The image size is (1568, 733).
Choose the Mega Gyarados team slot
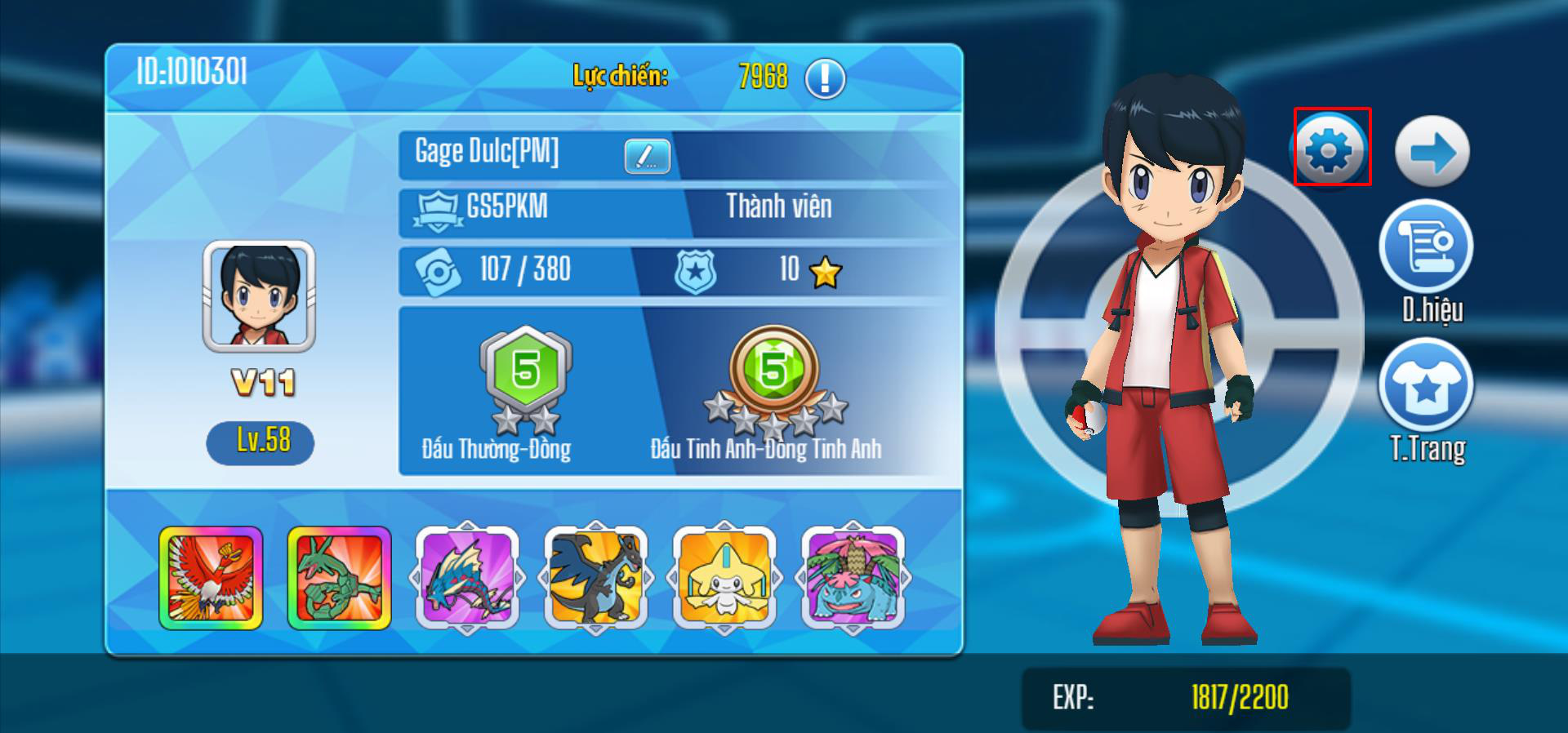click(x=467, y=578)
